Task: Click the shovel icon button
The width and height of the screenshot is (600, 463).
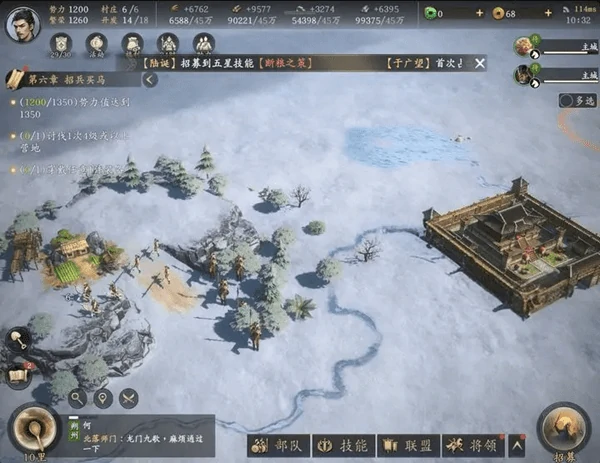Action: click(x=19, y=341)
